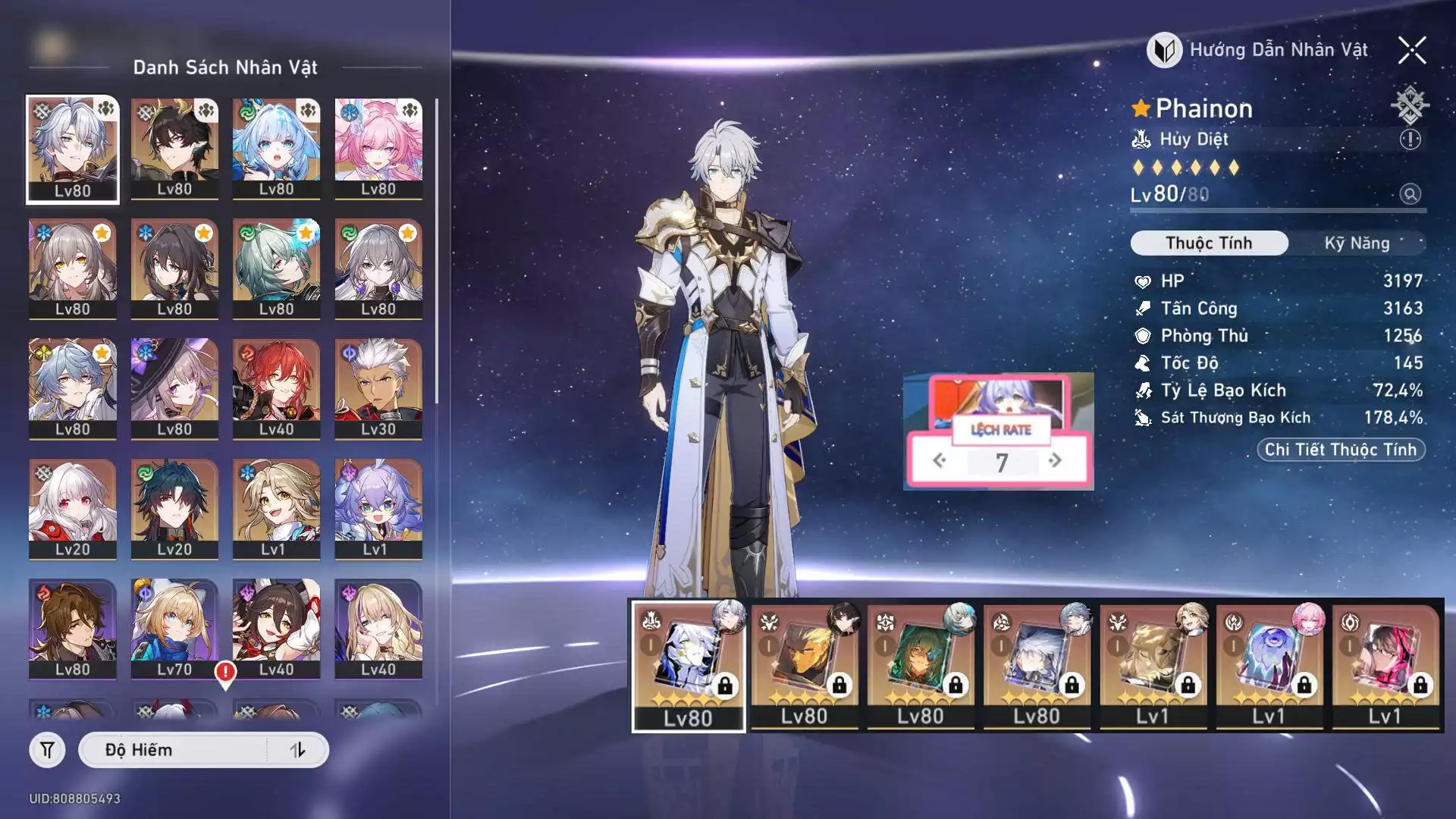Select the Thuộc Tính tab
This screenshot has width=1456, height=819.
coord(1209,243)
